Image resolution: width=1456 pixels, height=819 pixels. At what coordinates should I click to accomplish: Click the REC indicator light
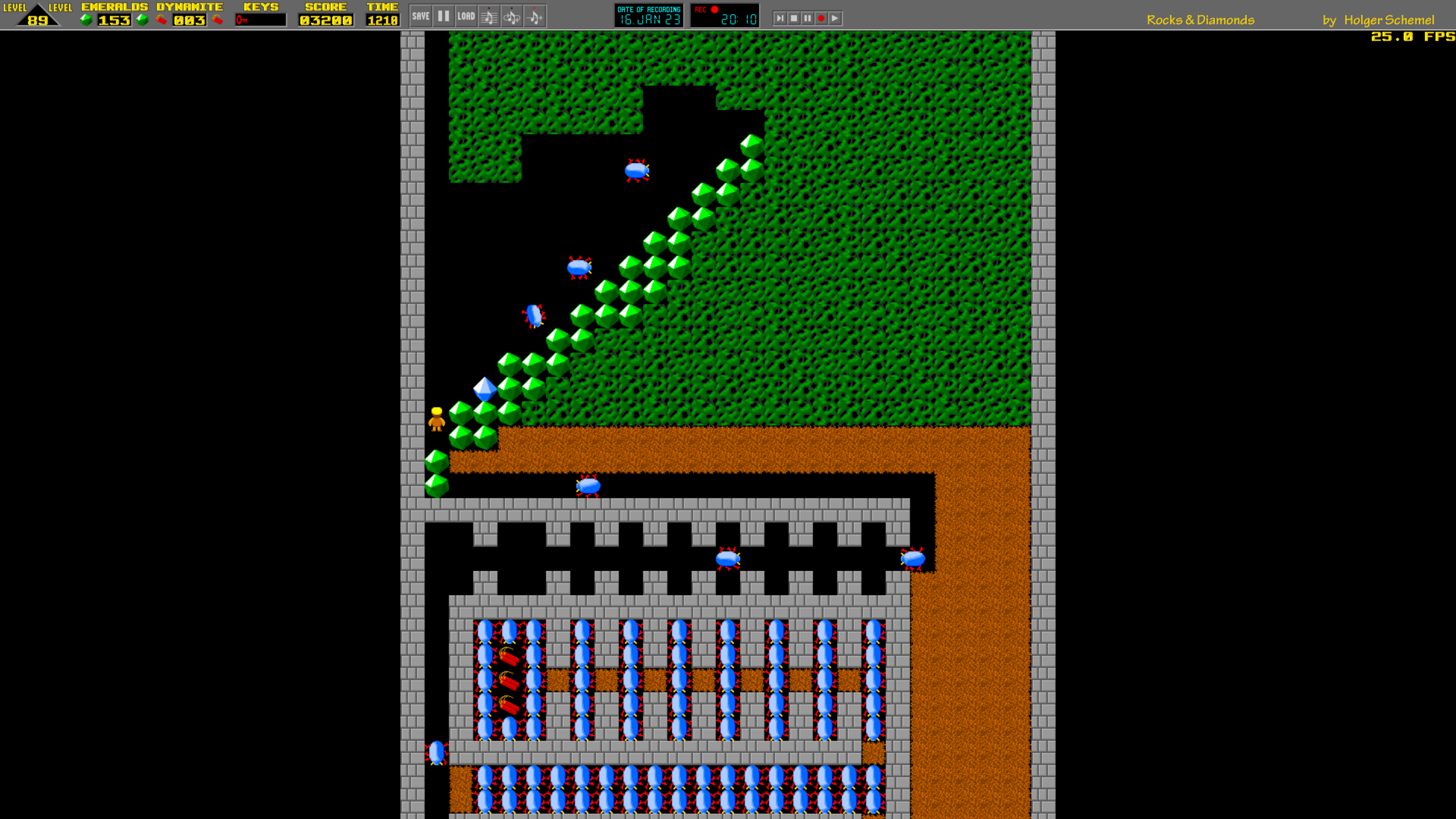(x=714, y=9)
